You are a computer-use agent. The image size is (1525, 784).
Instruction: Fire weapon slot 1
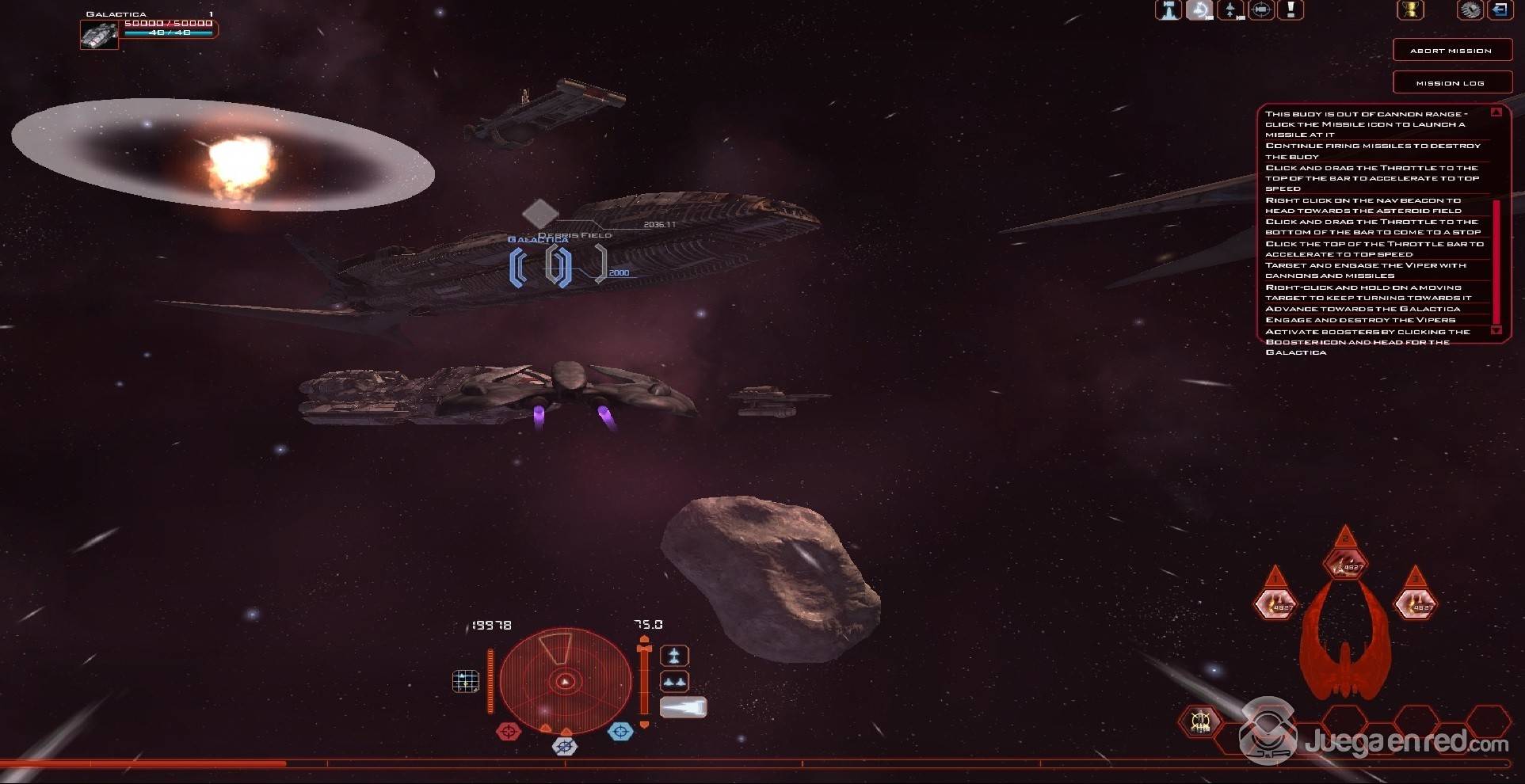click(x=1275, y=605)
